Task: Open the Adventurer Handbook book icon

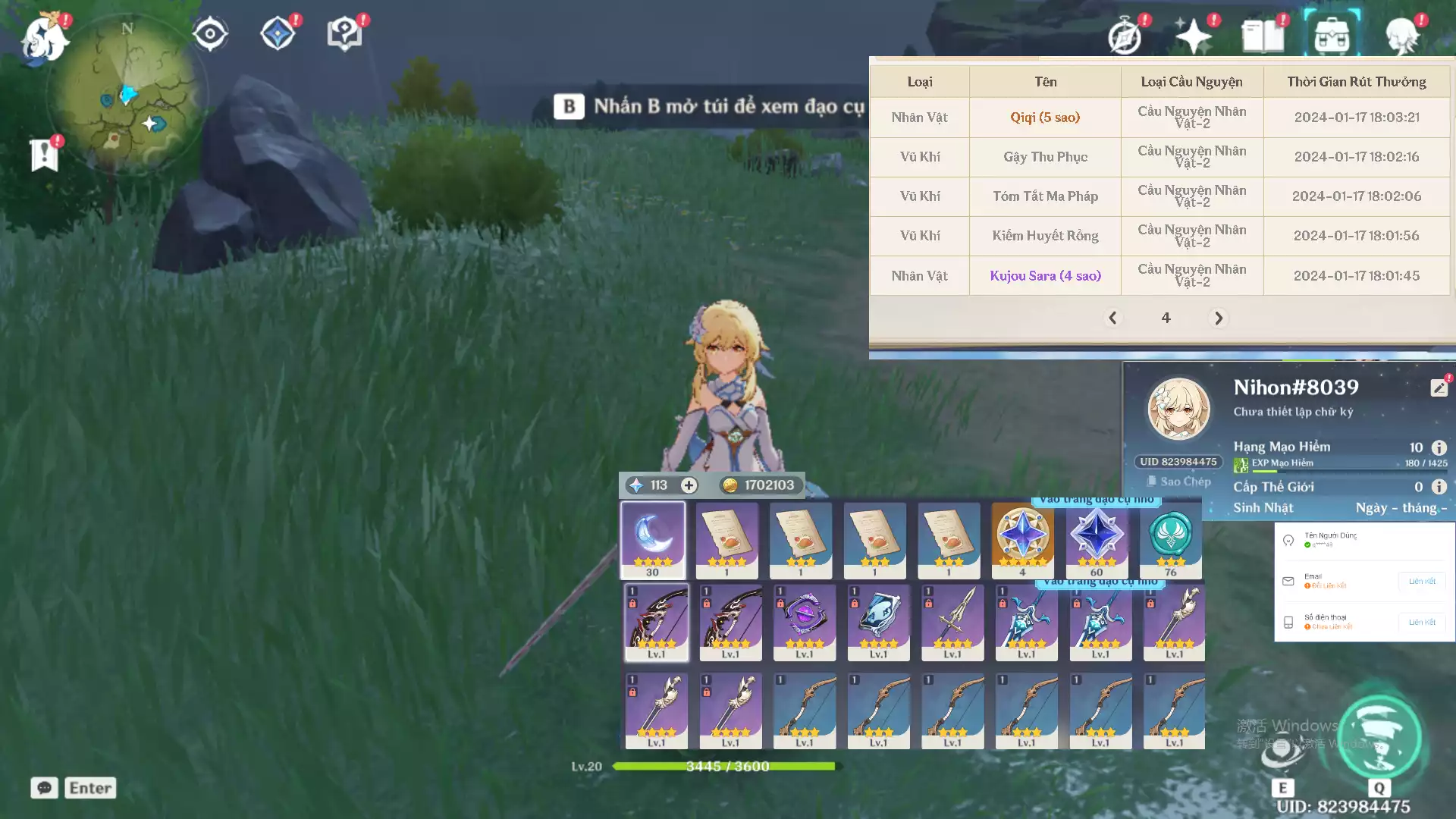Action: pyautogui.click(x=1263, y=36)
